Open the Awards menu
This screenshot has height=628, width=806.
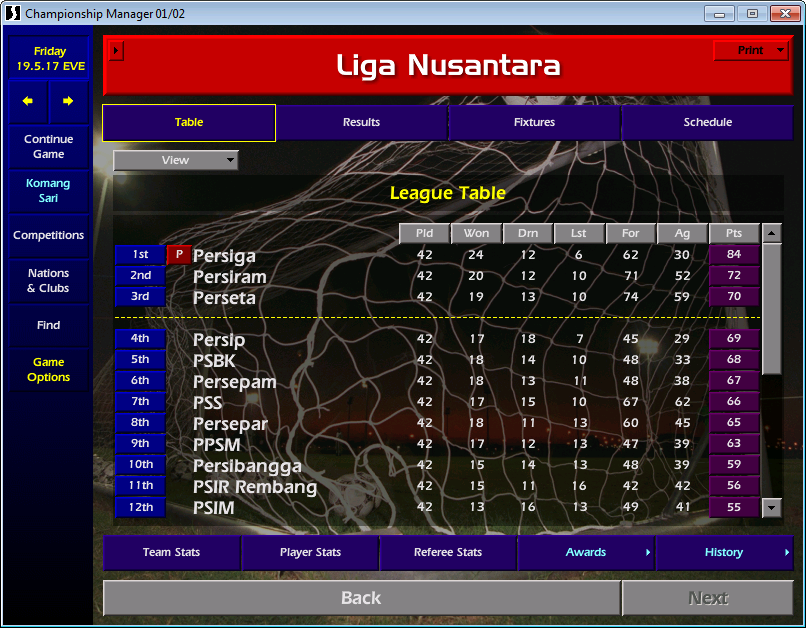[586, 552]
